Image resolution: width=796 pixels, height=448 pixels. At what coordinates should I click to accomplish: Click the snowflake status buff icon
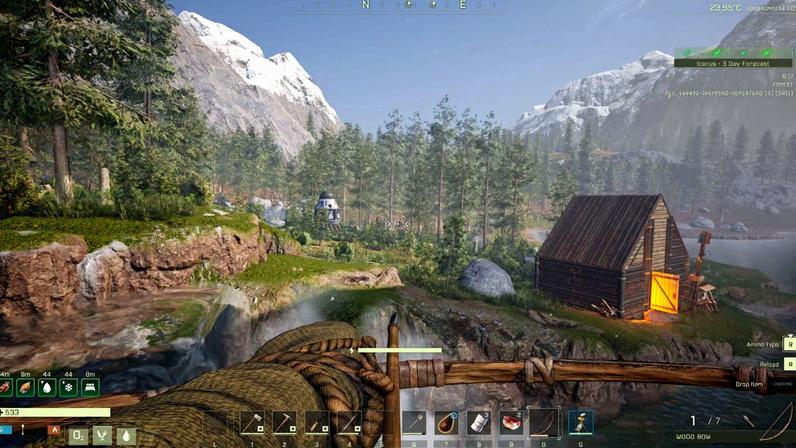pos(68,387)
